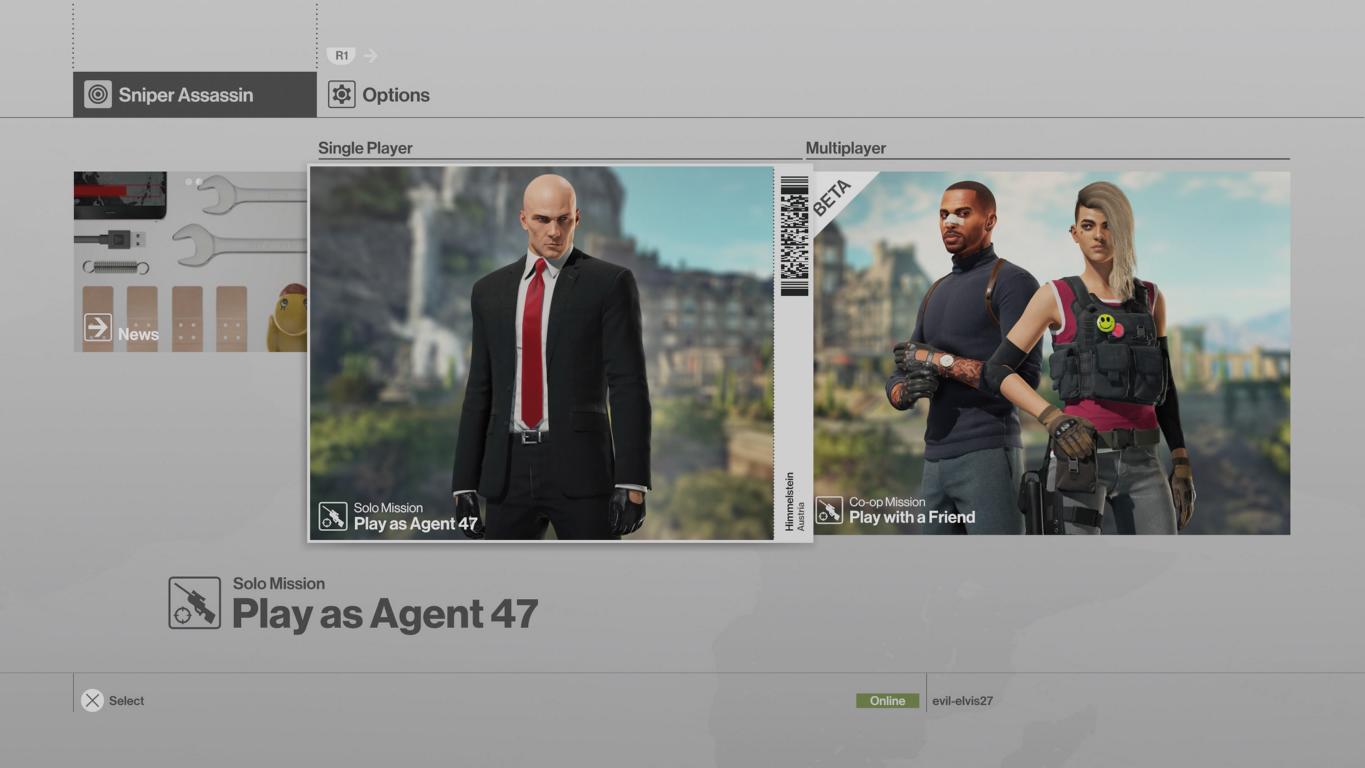Click the Select prompt in the bottom bar
1365x768 pixels.
coord(126,700)
